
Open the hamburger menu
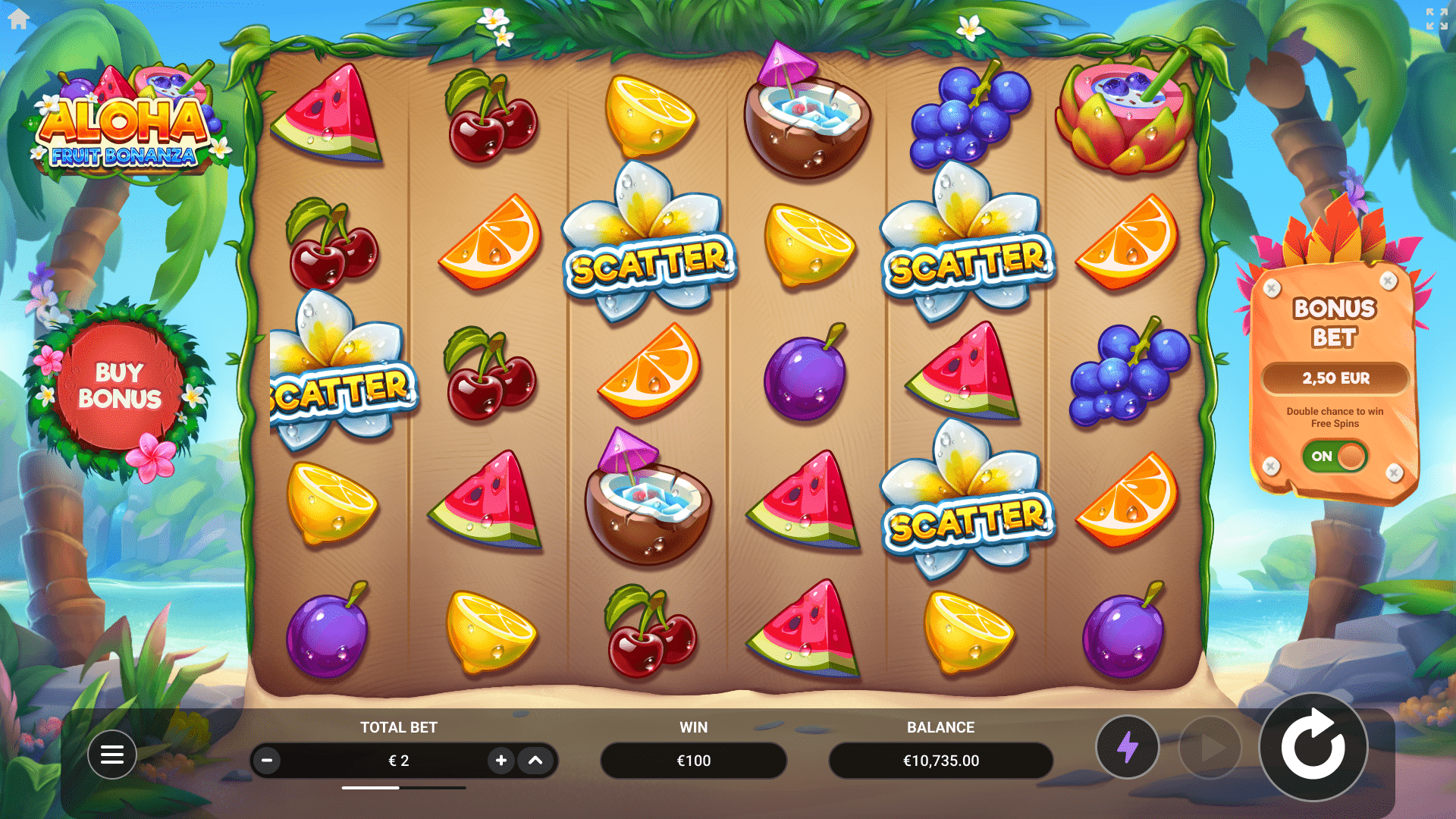pos(112,755)
